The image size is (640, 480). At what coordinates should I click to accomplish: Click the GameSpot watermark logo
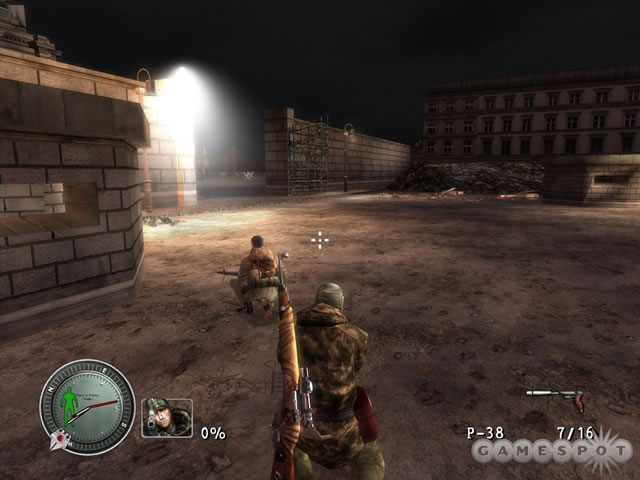(552, 450)
